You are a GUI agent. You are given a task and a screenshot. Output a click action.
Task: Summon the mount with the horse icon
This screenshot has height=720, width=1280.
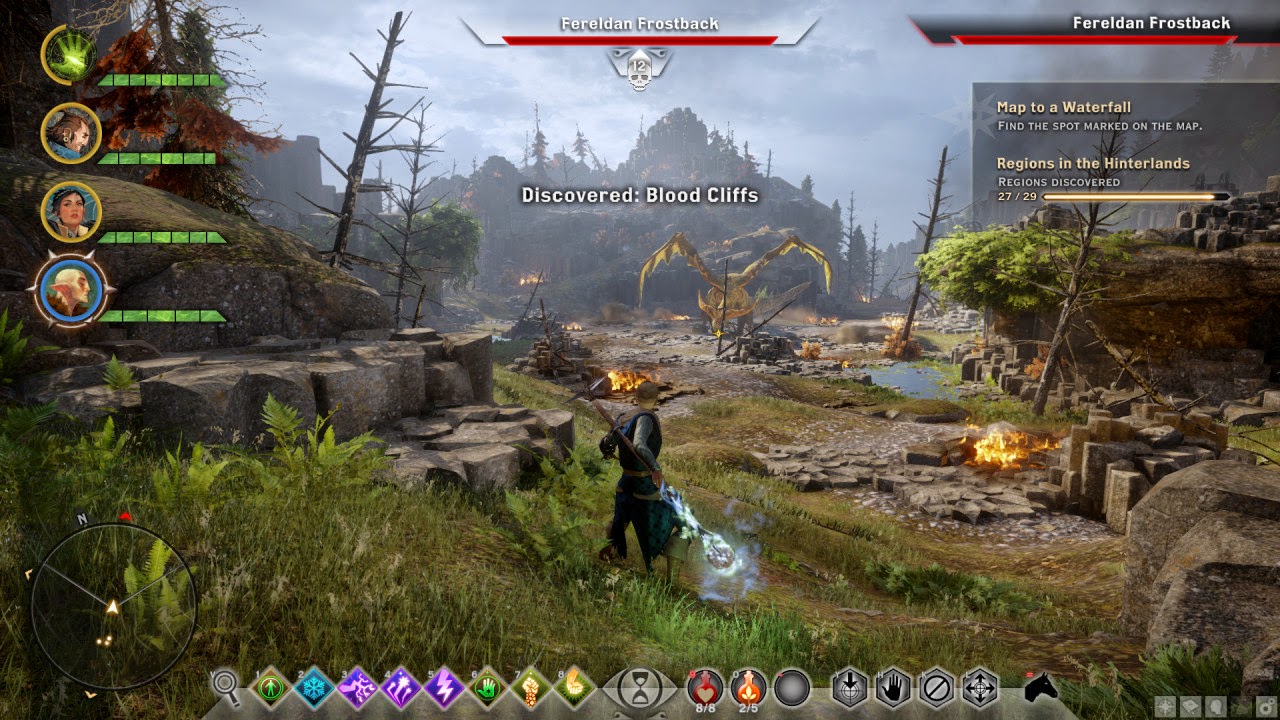[x=1042, y=688]
